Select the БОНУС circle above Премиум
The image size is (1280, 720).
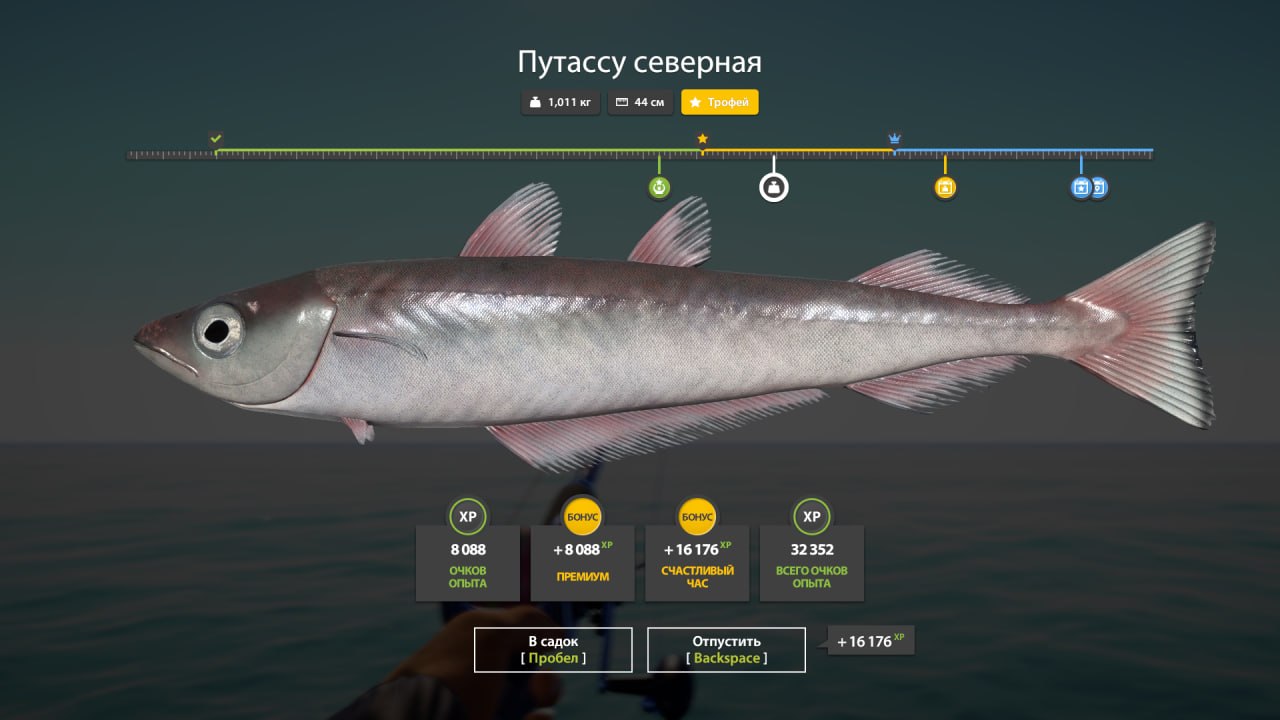582,517
